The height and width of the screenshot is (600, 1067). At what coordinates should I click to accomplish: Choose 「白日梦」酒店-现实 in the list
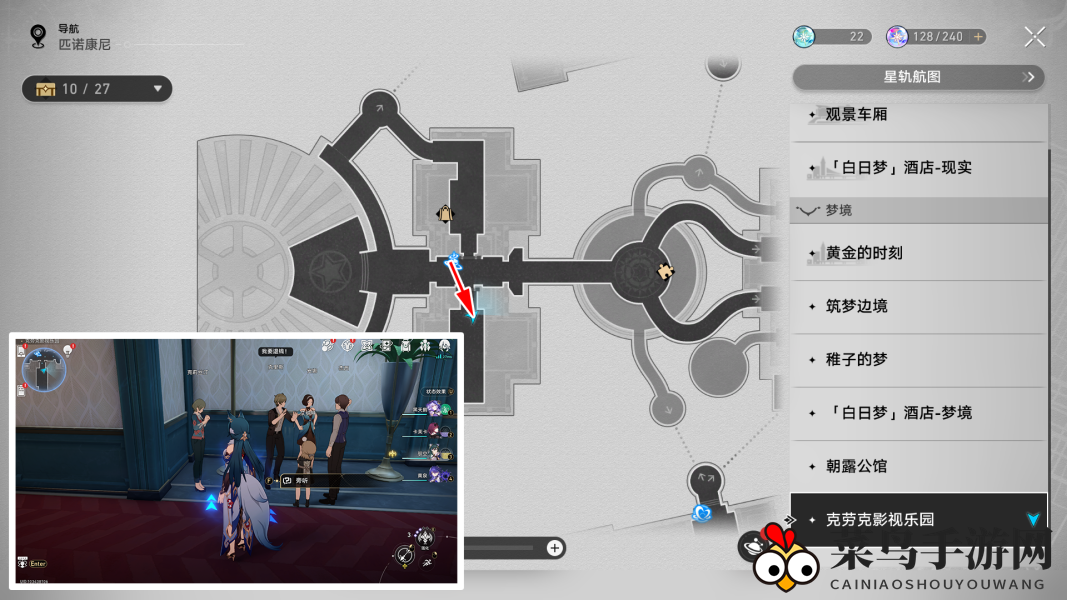[x=918, y=167]
